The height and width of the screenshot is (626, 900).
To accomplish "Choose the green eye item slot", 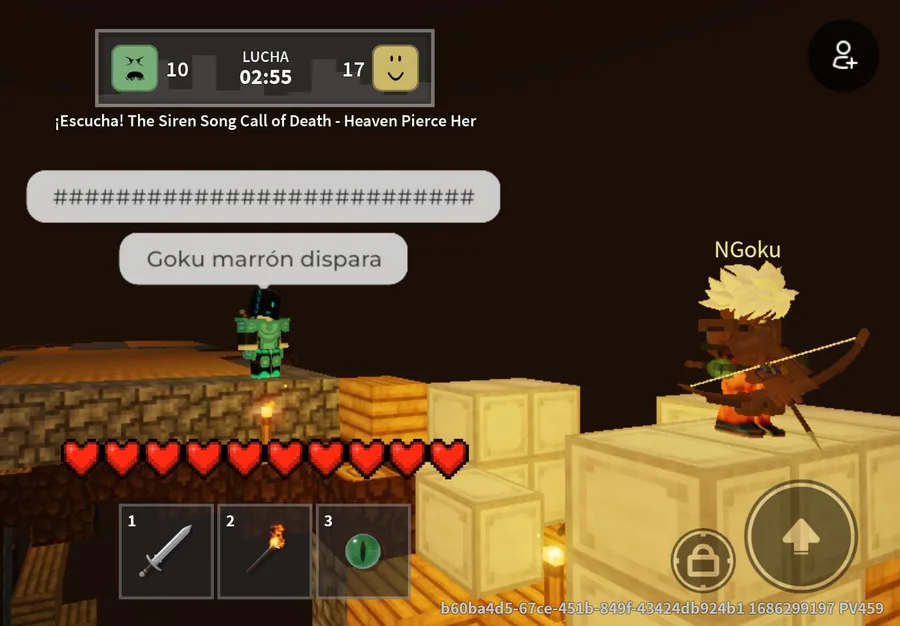I will click(x=363, y=551).
